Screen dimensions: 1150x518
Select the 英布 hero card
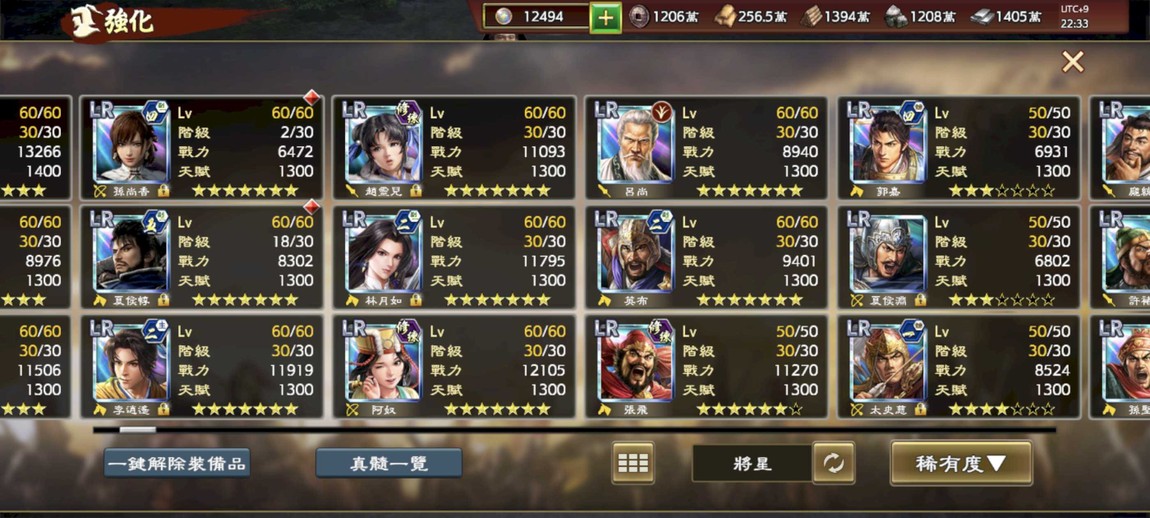[x=707, y=258]
